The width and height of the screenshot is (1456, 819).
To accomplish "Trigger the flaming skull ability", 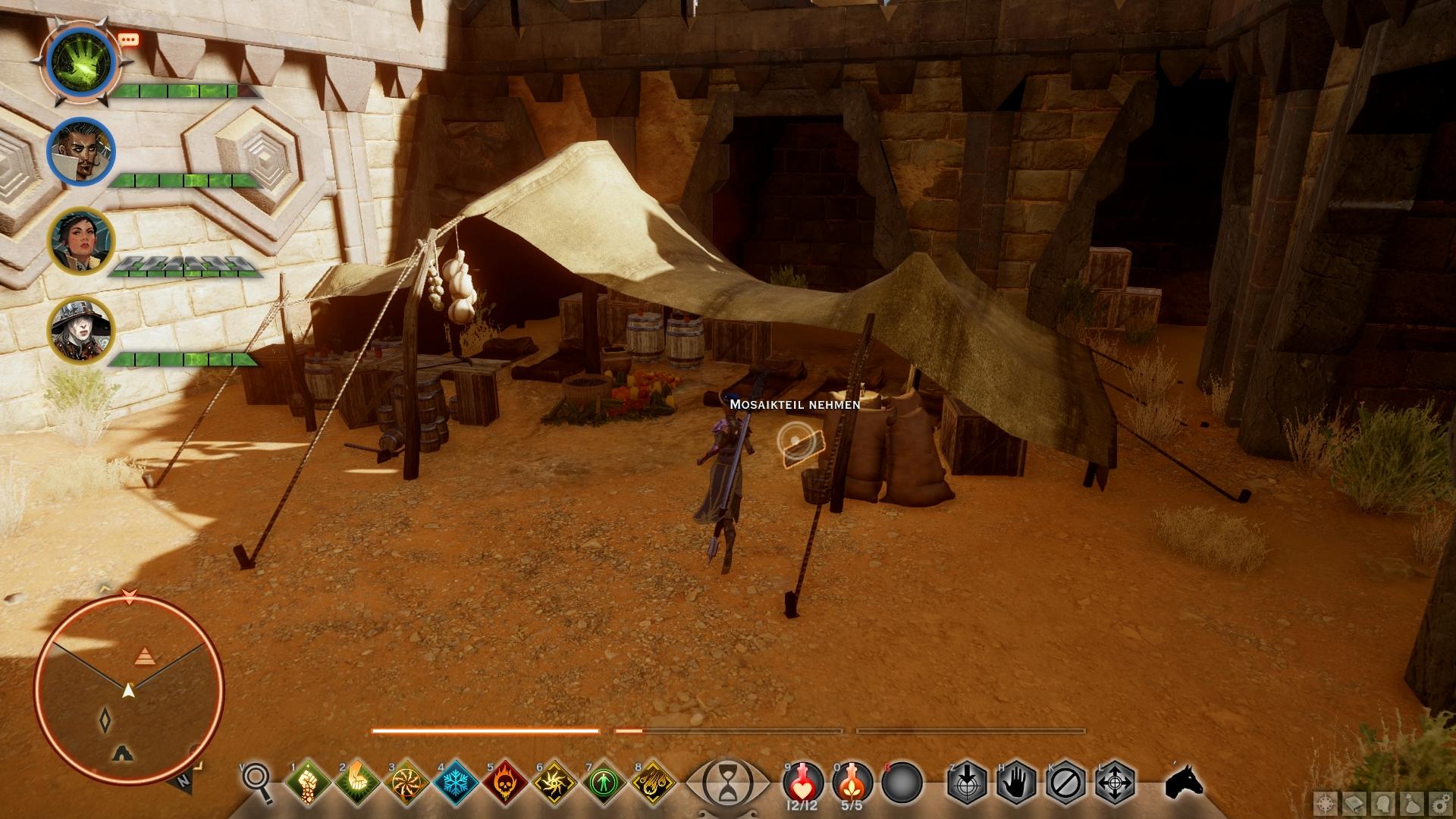I will pyautogui.click(x=505, y=782).
